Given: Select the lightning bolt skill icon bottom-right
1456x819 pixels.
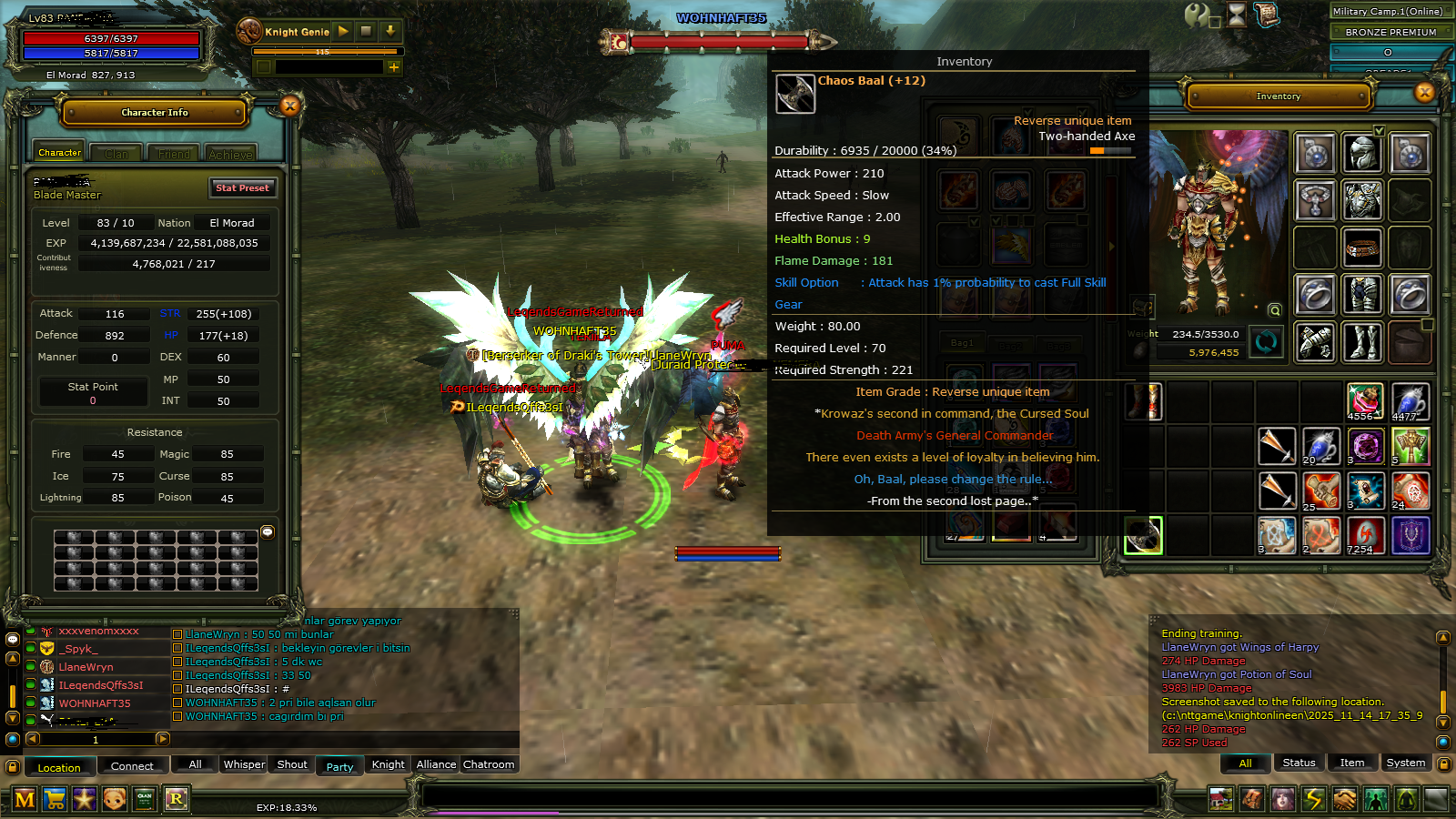Looking at the screenshot, I should pos(1312,801).
